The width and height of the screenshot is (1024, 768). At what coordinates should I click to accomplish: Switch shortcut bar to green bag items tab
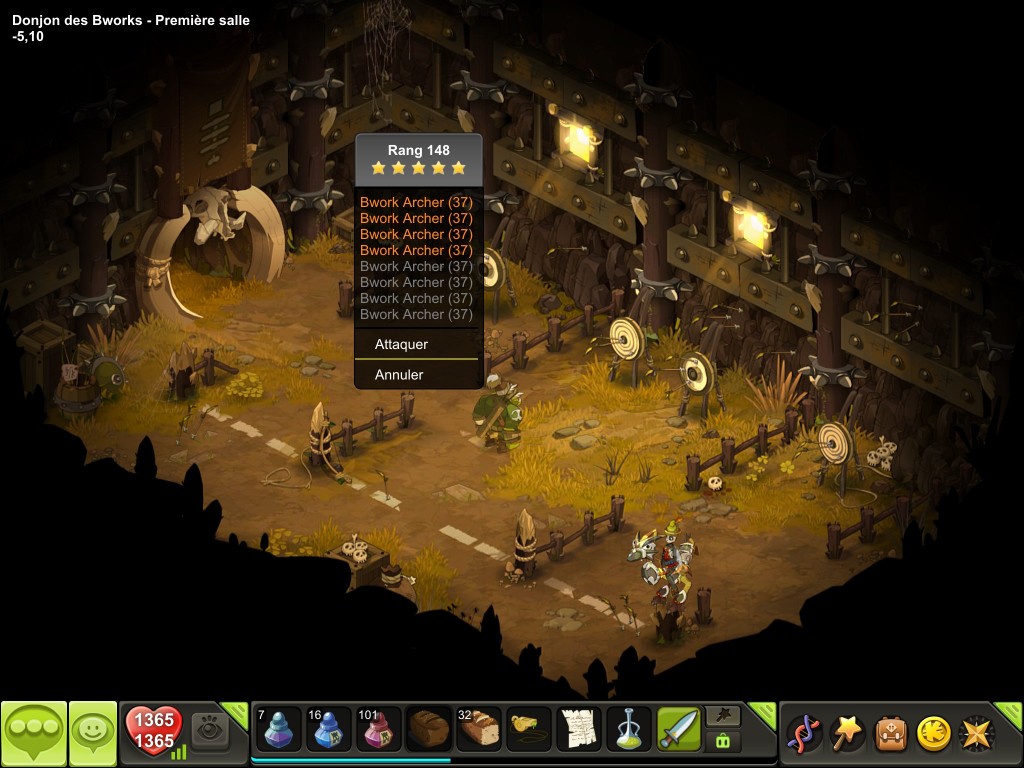coord(722,741)
